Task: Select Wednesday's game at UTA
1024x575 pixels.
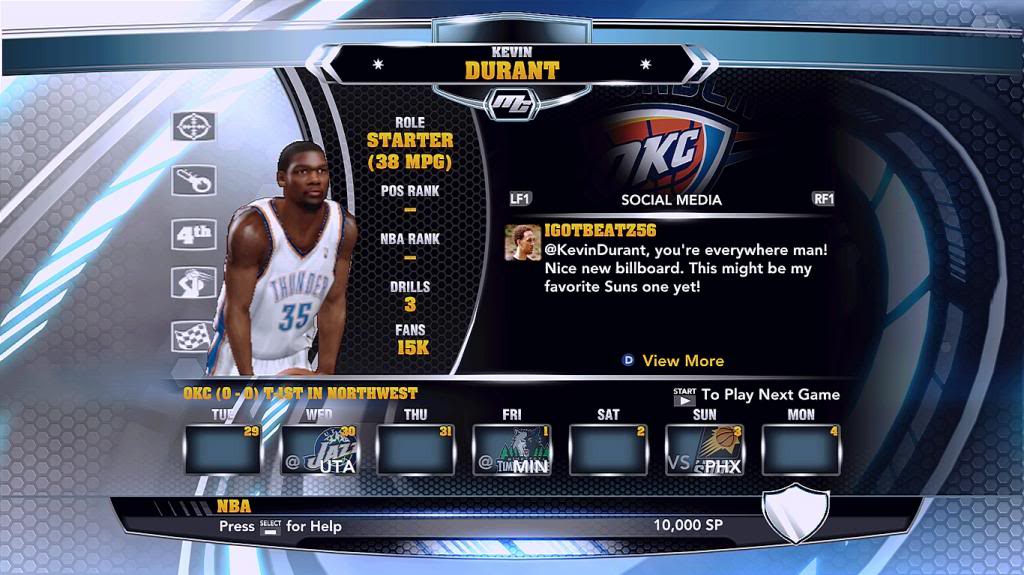Action: (x=318, y=449)
